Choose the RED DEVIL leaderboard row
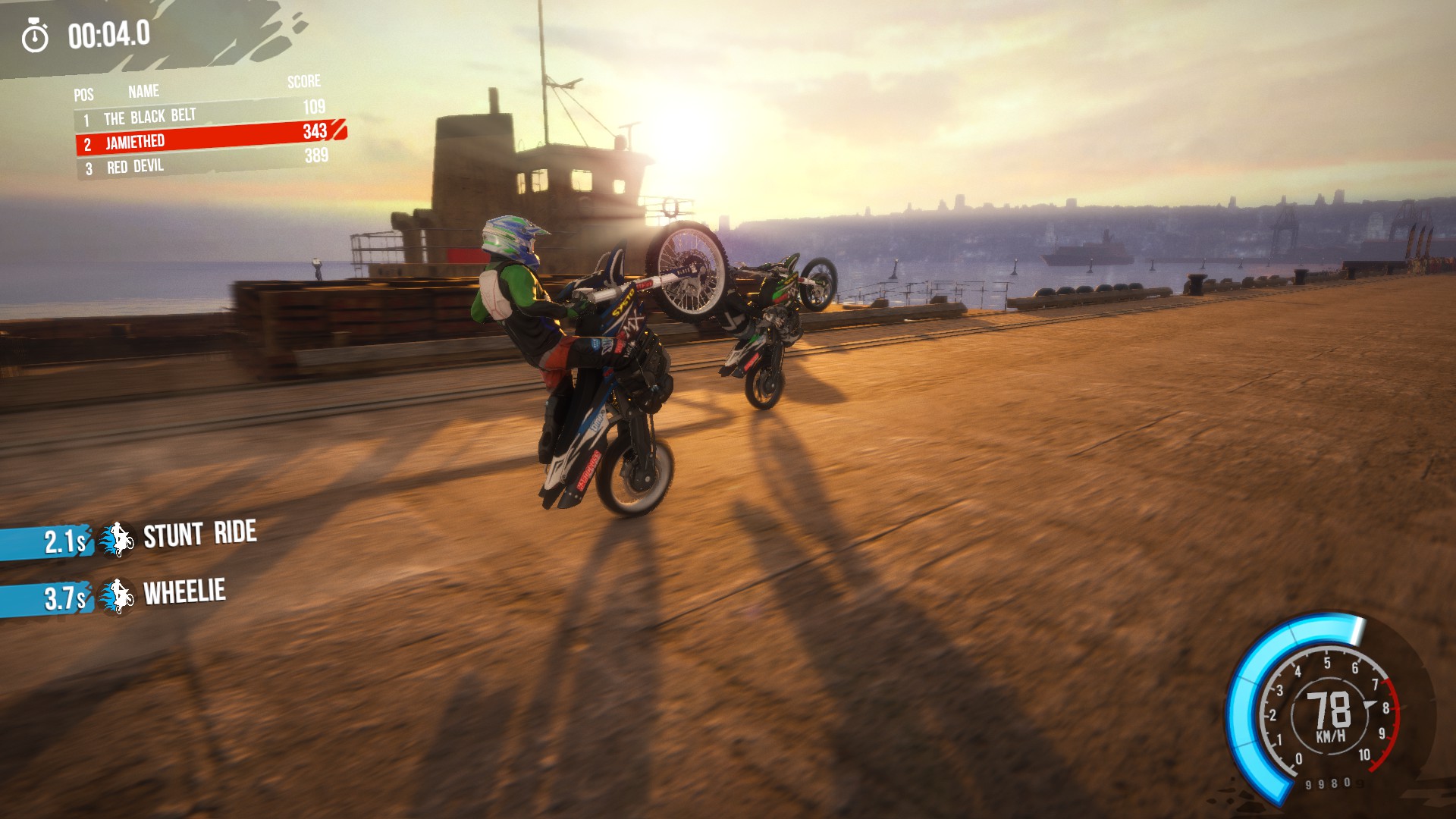This screenshot has height=819, width=1456. tap(203, 163)
